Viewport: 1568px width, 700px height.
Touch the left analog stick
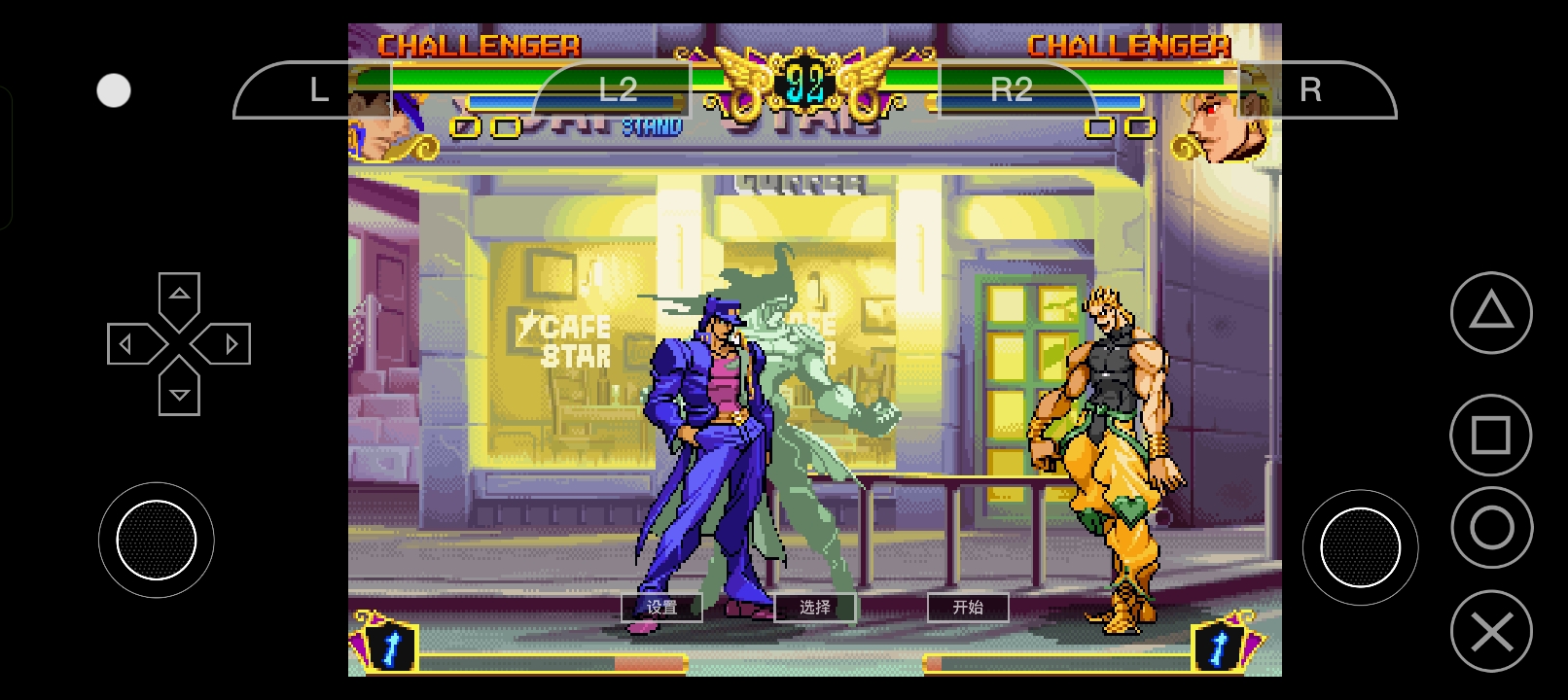point(156,540)
